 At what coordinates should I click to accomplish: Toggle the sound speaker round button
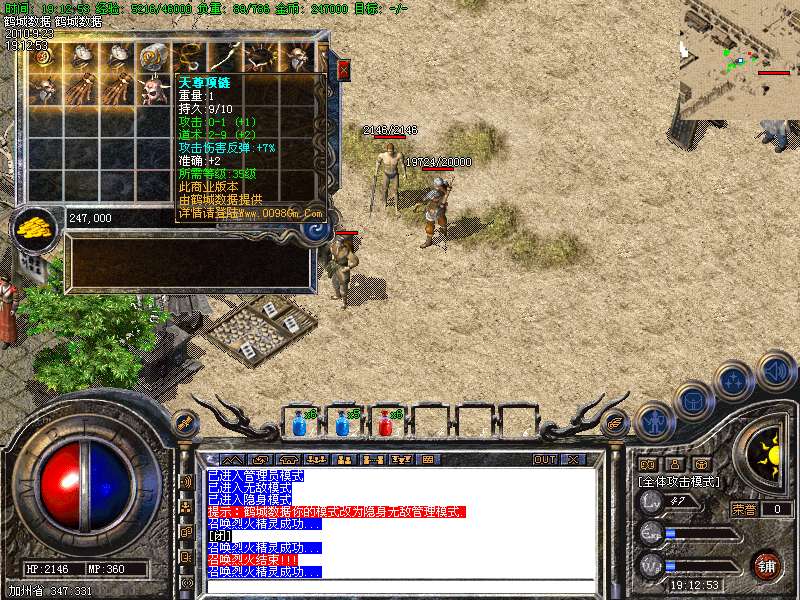tap(775, 368)
